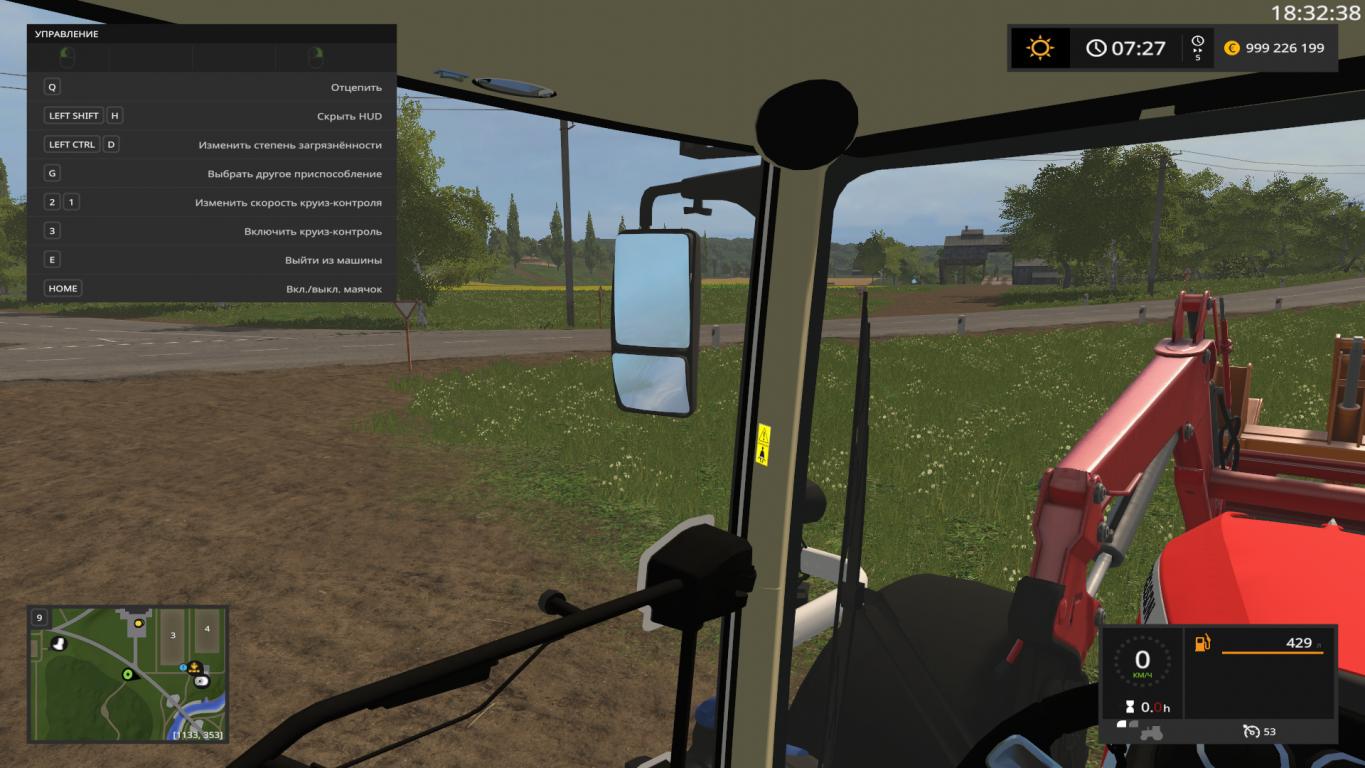This screenshot has width=1365, height=768.
Task: Click the boot-shaped marker on the minimap
Action: click(58, 643)
